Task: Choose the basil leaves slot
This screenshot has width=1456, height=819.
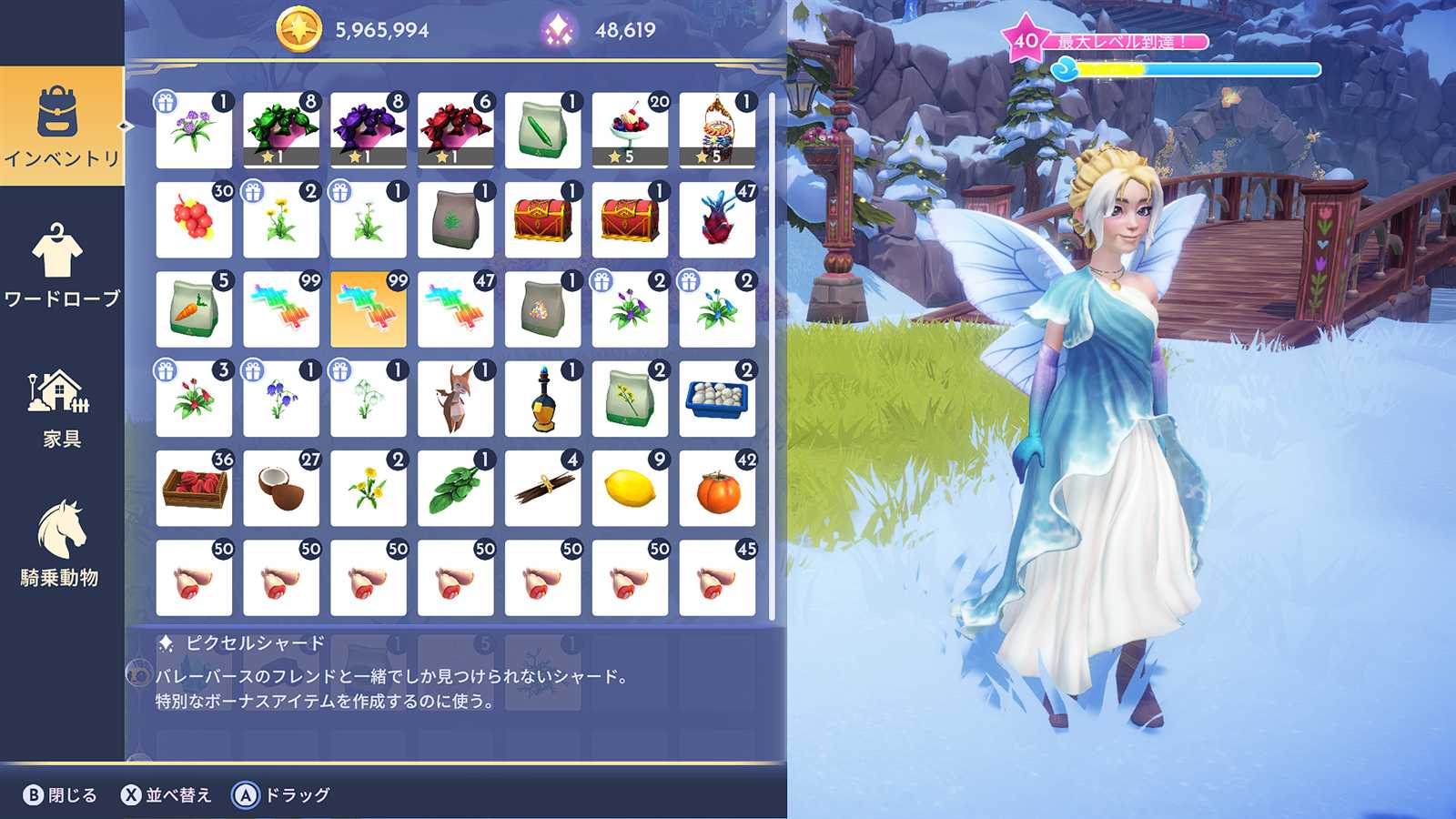Action: [x=456, y=489]
